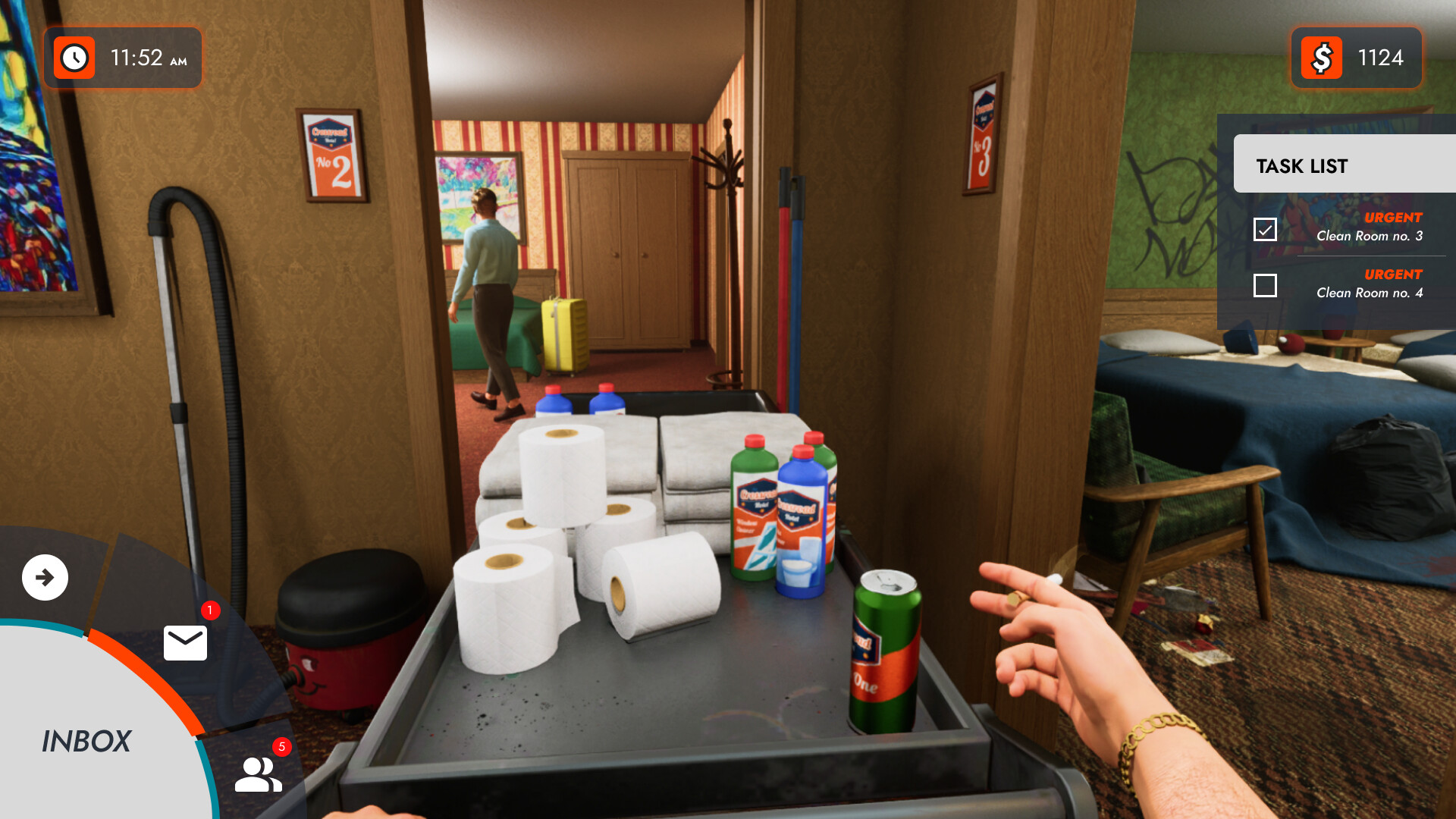Click the TASK LIST panel header

(1303, 165)
